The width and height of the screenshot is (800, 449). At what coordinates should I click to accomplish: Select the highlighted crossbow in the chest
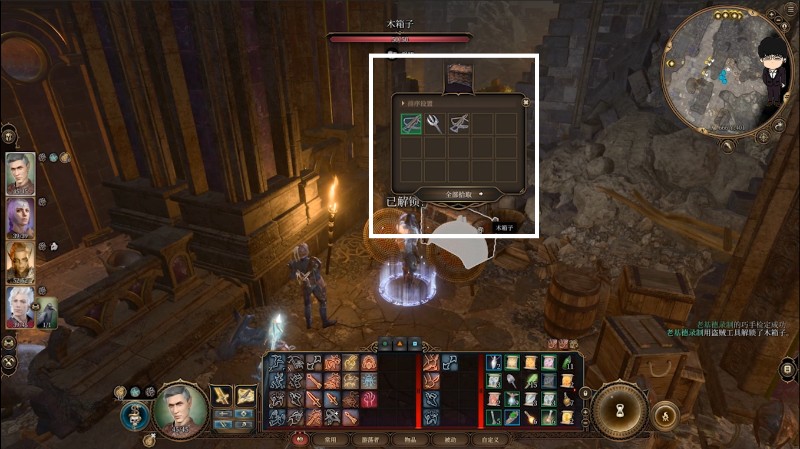coord(411,124)
